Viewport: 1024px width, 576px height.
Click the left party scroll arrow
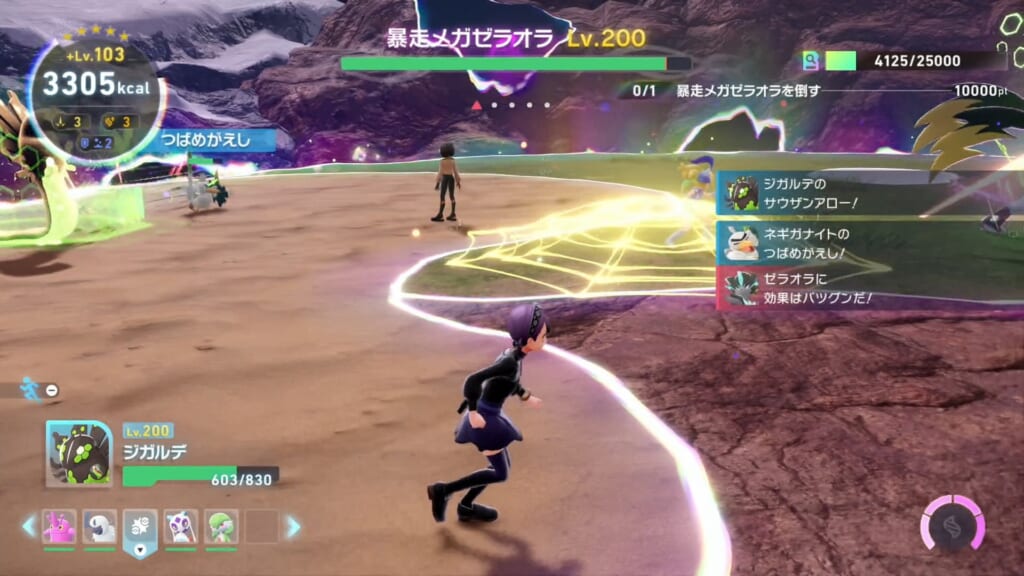29,526
